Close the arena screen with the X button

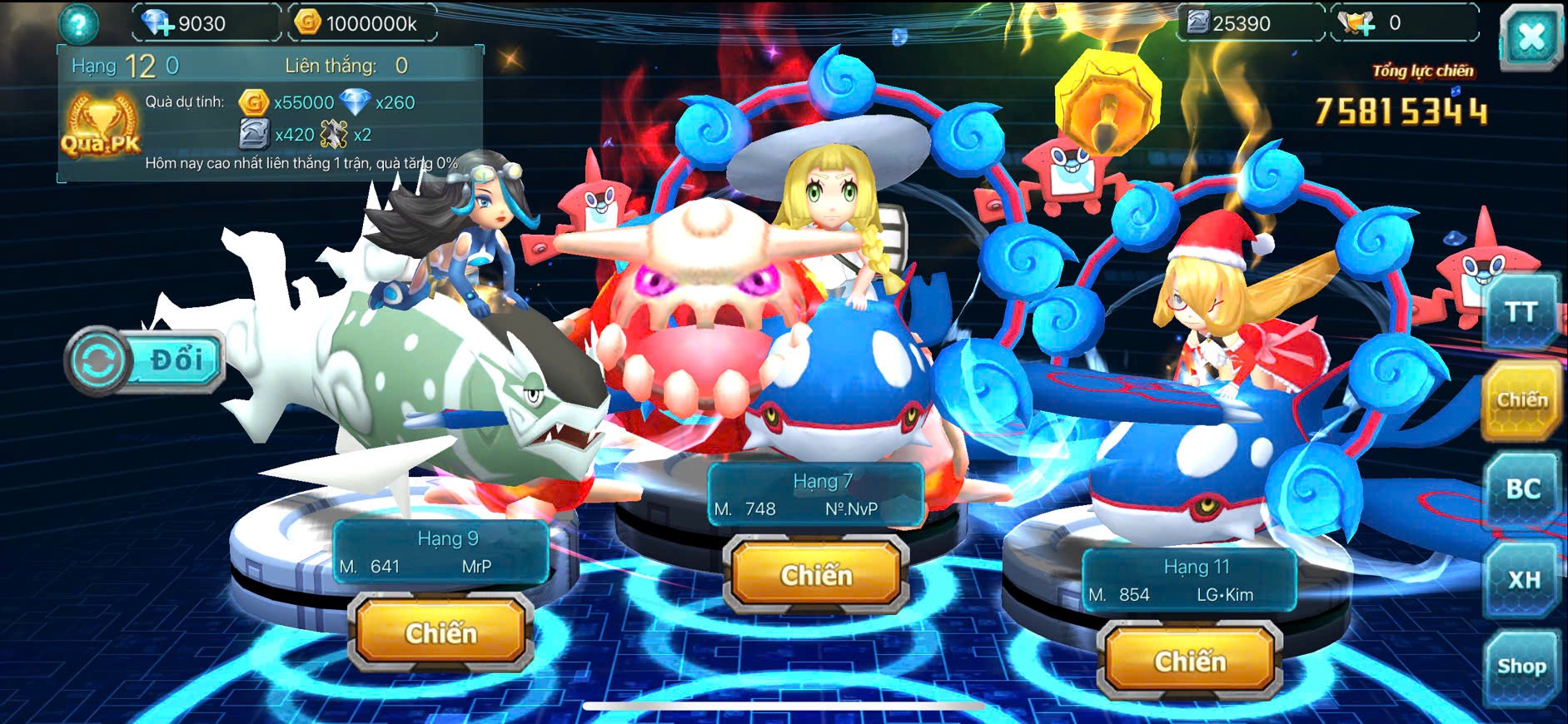[x=1531, y=36]
